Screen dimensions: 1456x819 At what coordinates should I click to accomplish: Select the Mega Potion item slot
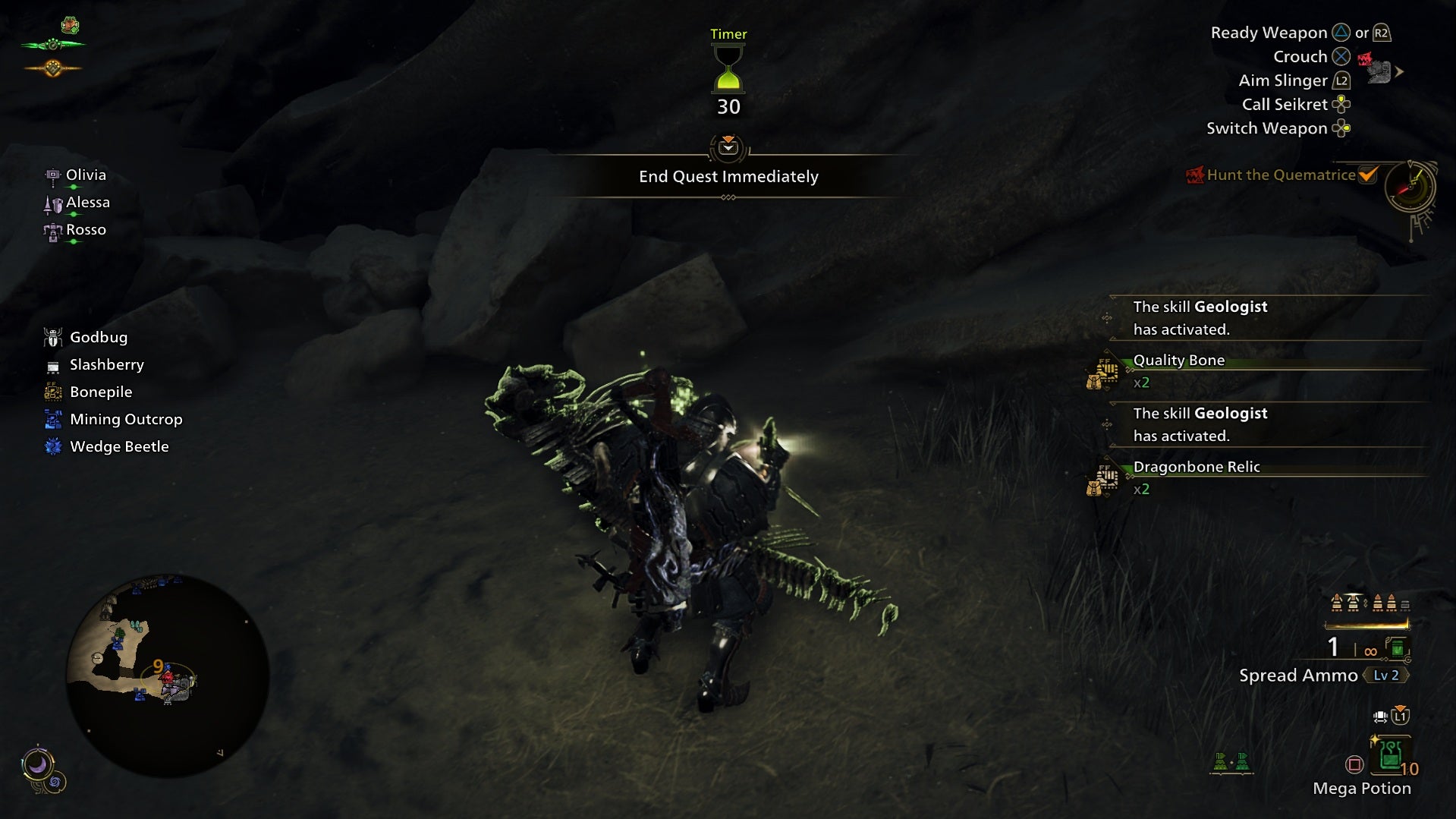(x=1391, y=757)
